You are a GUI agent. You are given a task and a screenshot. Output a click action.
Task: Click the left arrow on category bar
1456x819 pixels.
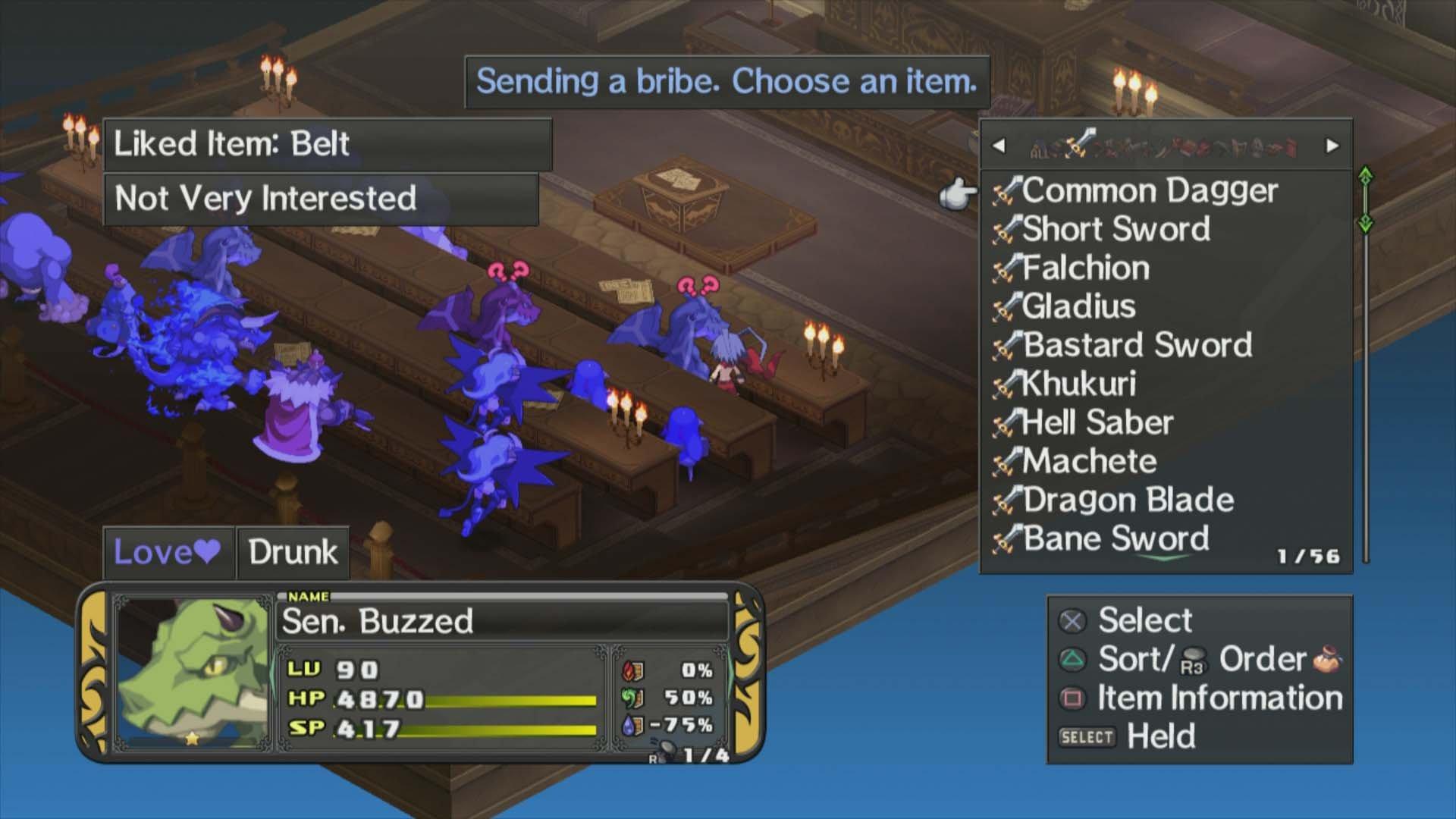998,146
